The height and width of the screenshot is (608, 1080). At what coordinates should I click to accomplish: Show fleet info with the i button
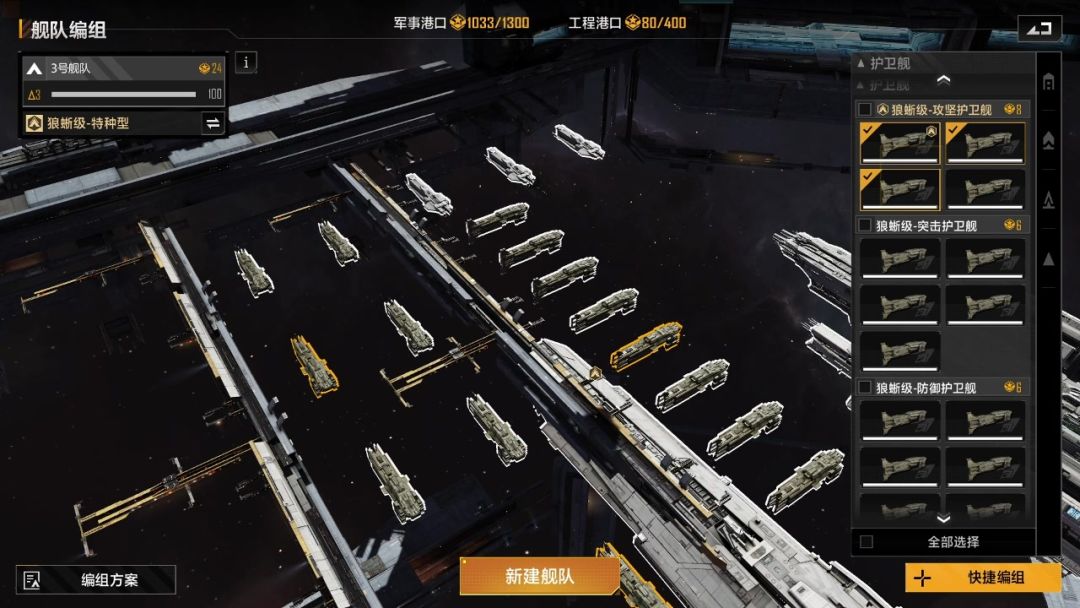click(246, 62)
